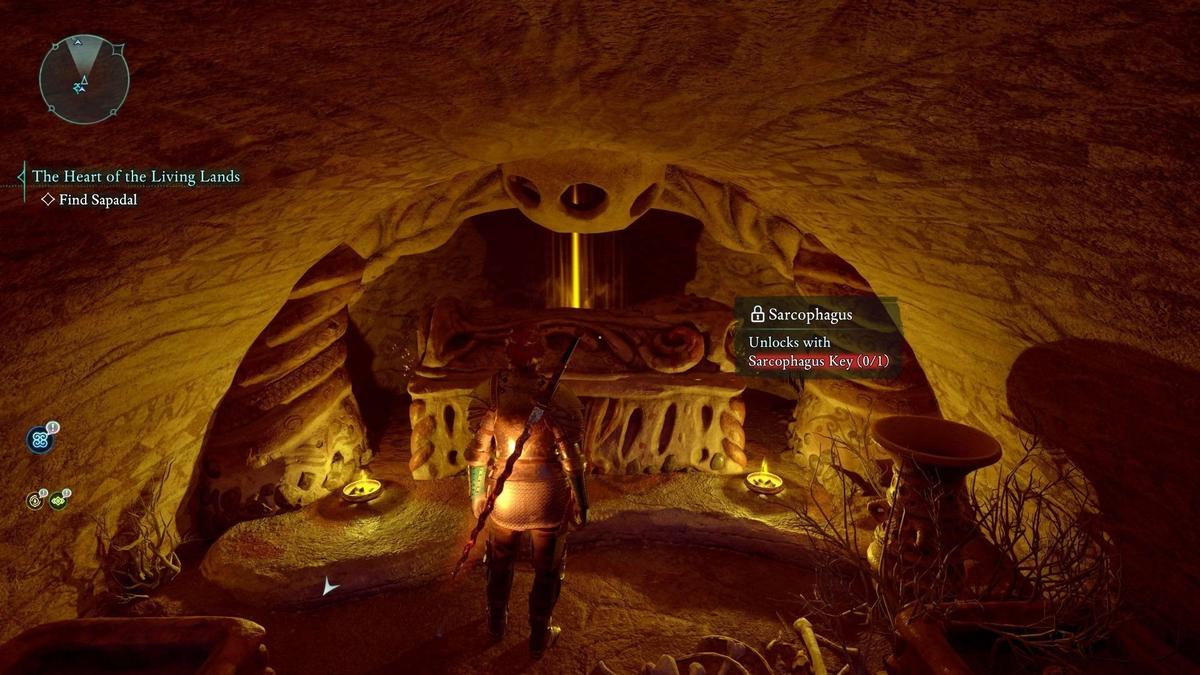Select The Heart of the Living Lands quest
Image resolution: width=1200 pixels, height=675 pixels.
136,177
